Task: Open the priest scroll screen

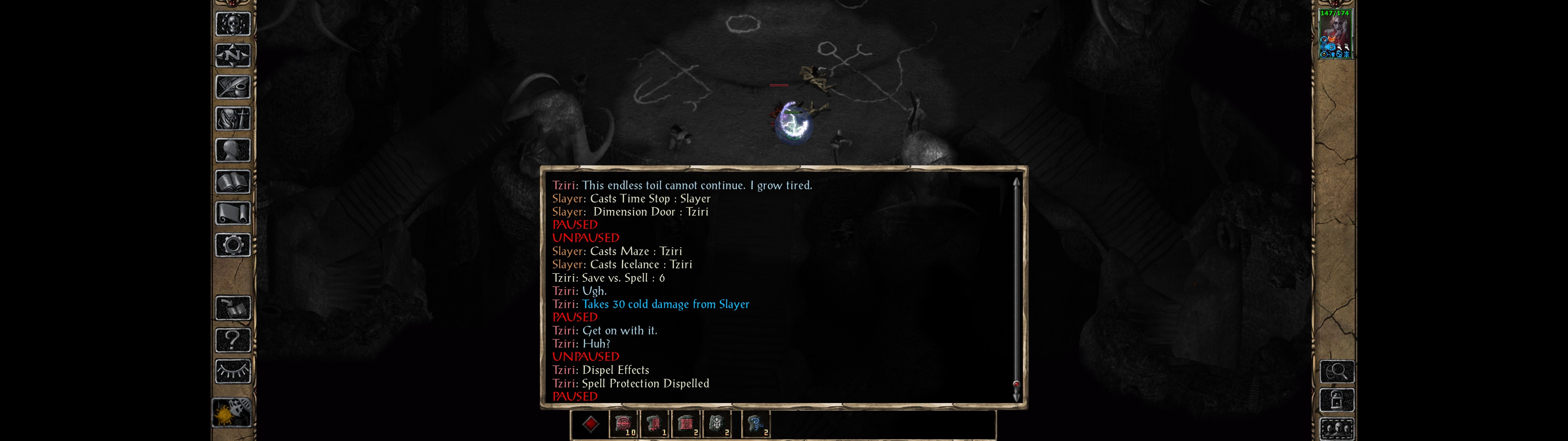Action: (232, 213)
